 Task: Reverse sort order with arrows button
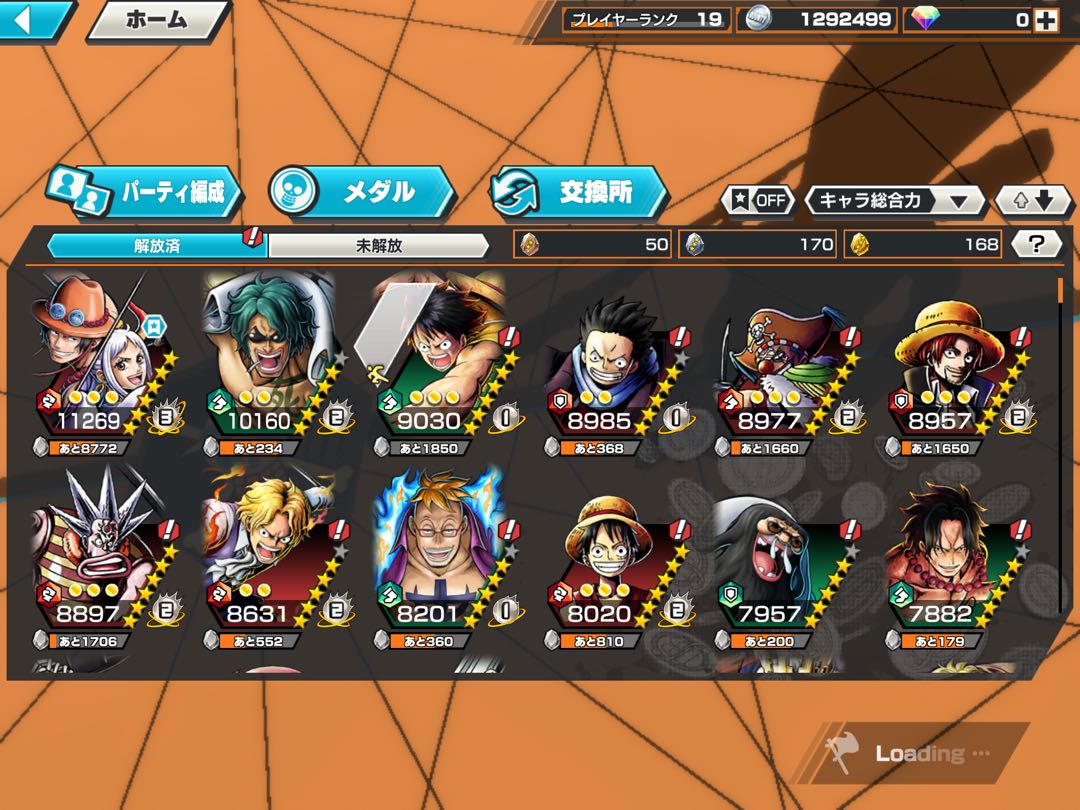pos(1034,200)
